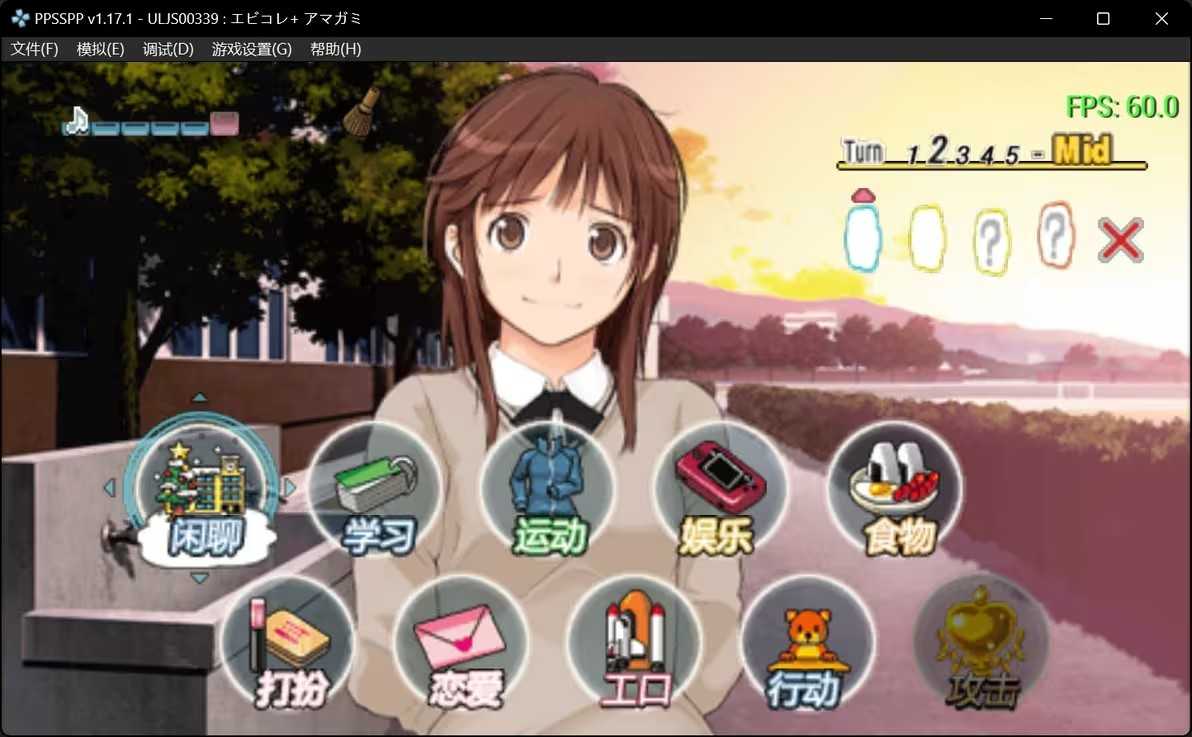Open the 模拟(E) emulation menu
The height and width of the screenshot is (737, 1192).
100,49
